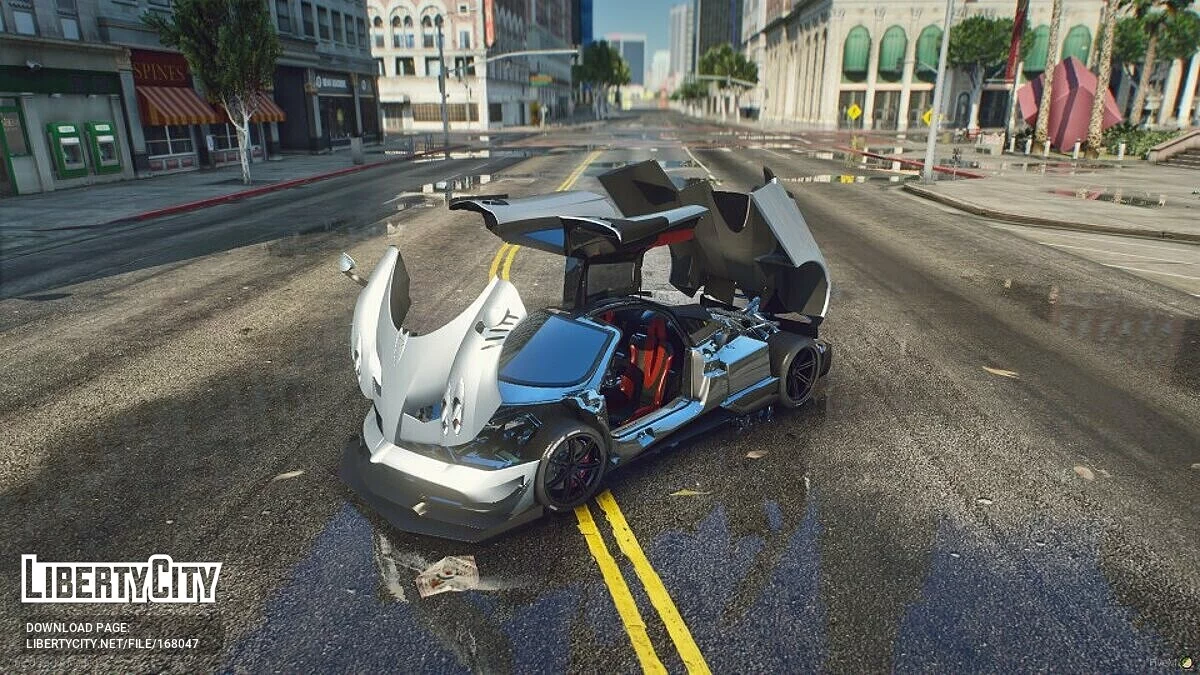This screenshot has width=1200, height=675.
Task: Click the LibertyCity logo watermark
Action: (x=121, y=580)
